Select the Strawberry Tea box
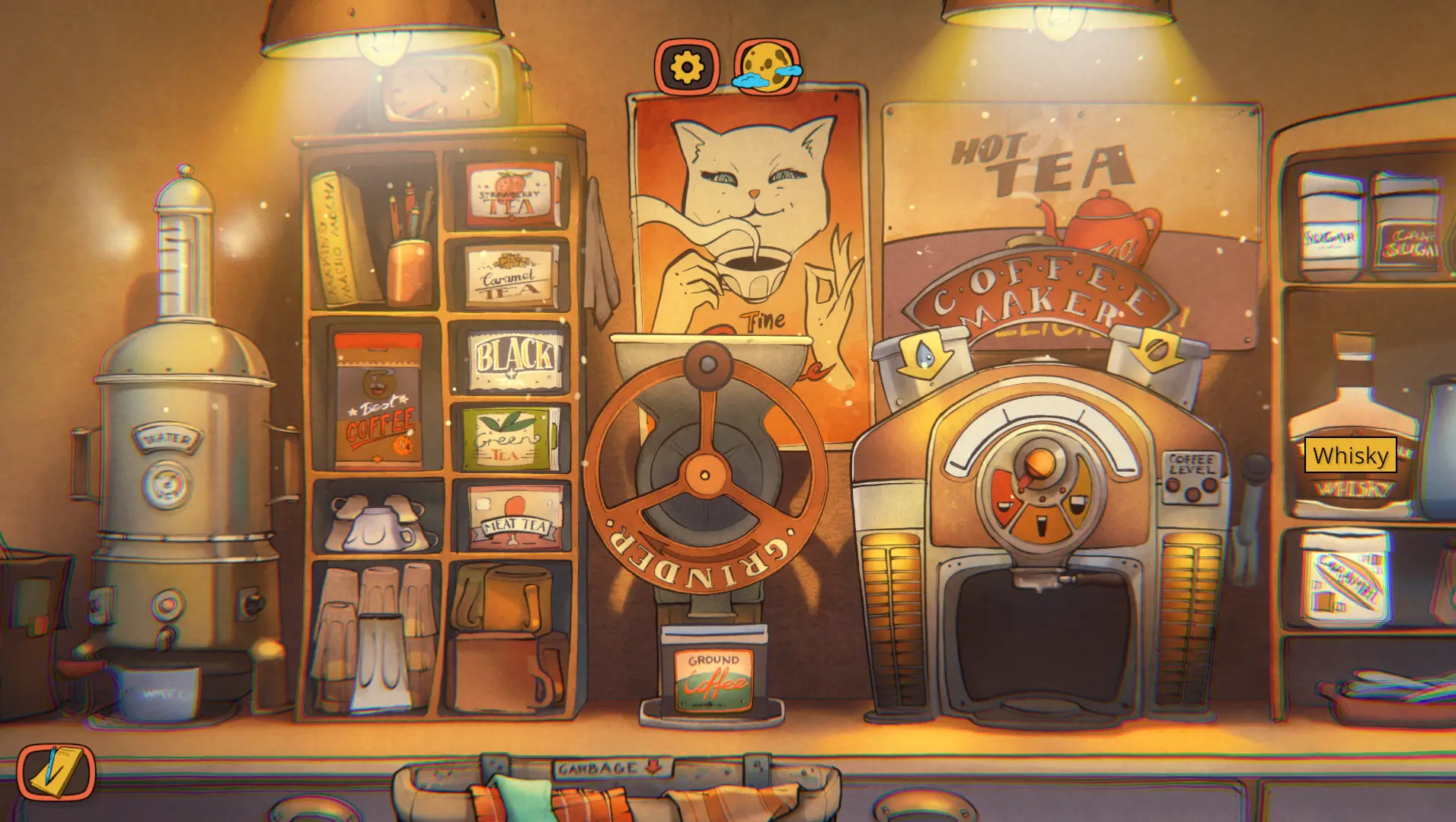This screenshot has width=1456, height=822. pyautogui.click(x=511, y=194)
